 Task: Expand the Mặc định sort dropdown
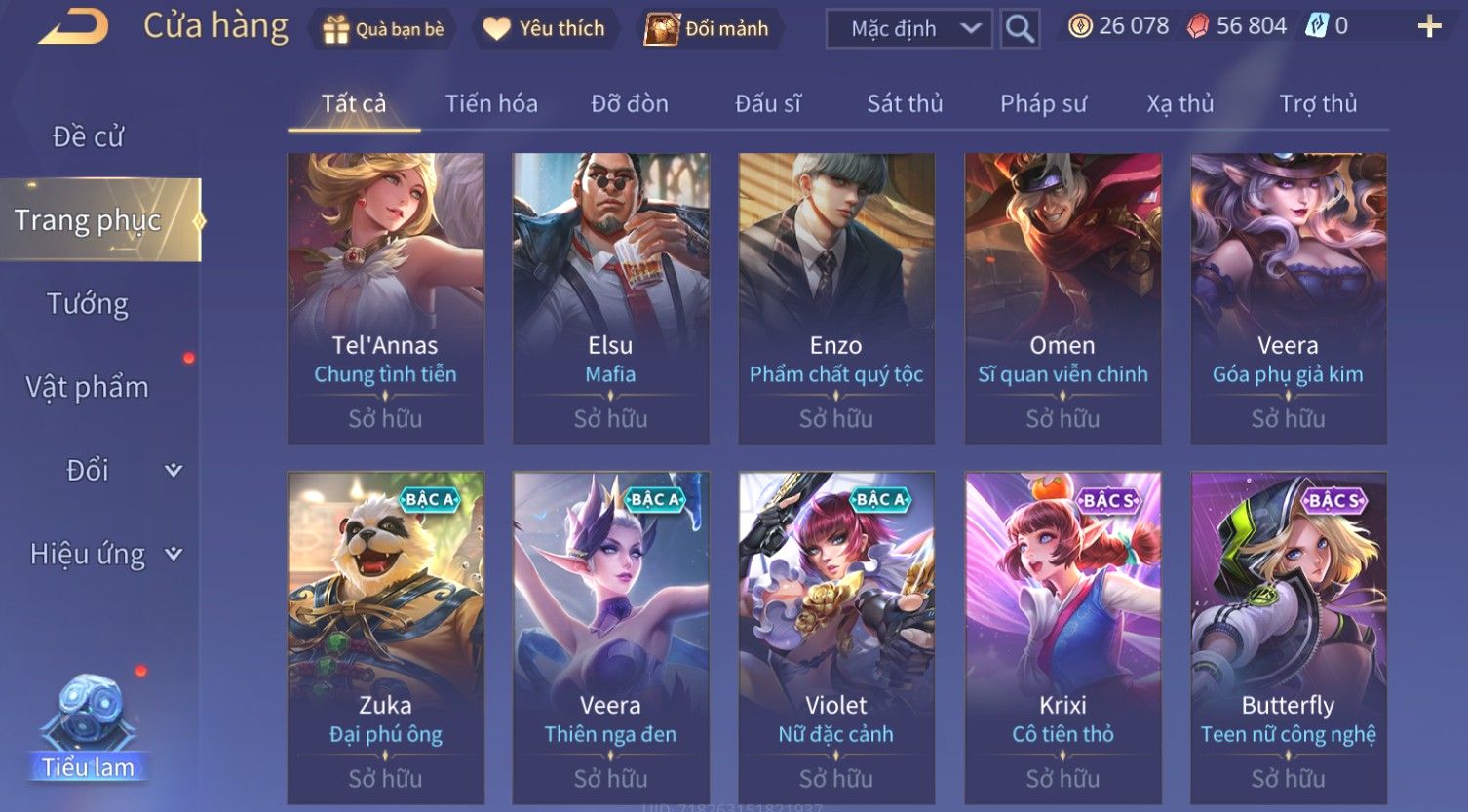click(908, 29)
